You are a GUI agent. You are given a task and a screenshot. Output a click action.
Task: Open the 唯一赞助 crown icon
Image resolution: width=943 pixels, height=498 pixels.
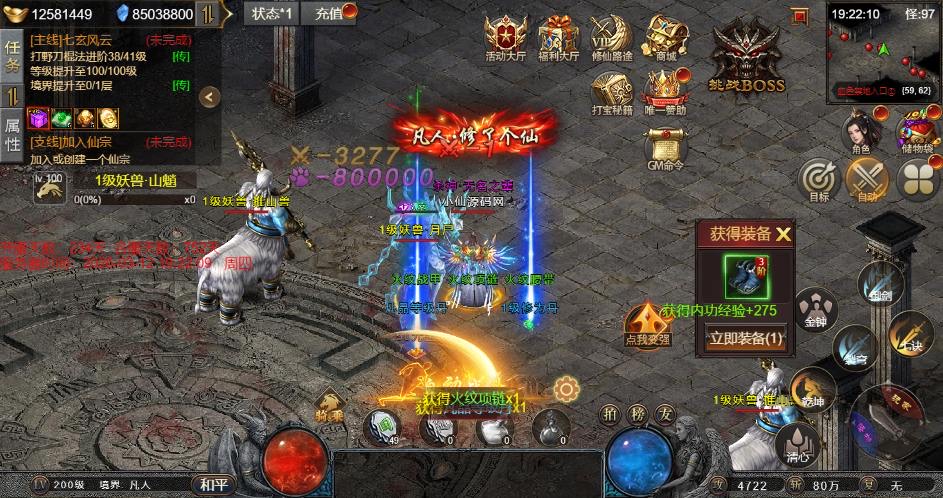[662, 91]
